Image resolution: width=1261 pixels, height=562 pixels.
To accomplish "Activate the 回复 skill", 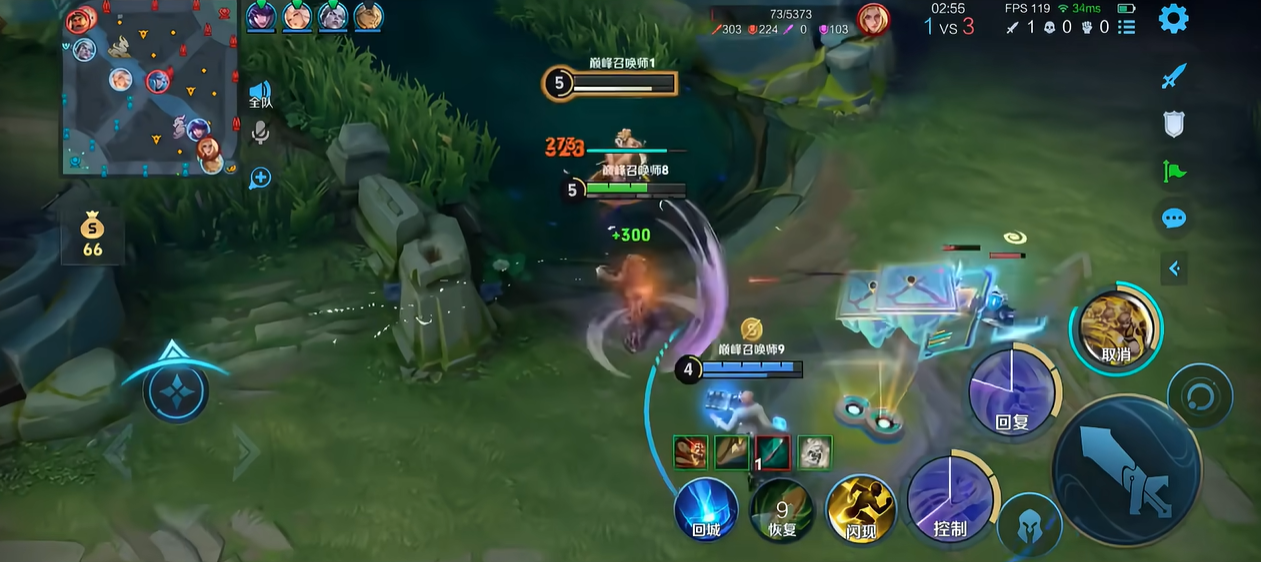I will click(1012, 394).
